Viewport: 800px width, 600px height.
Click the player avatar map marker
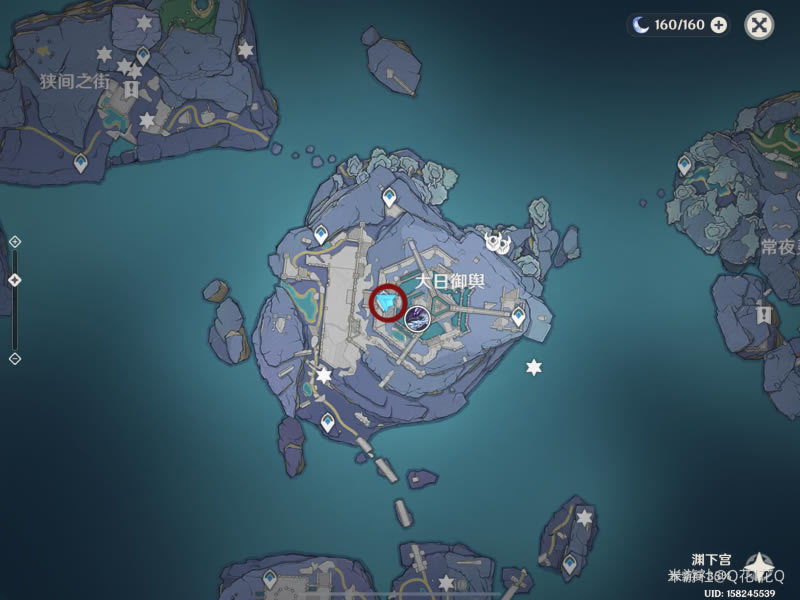[418, 319]
